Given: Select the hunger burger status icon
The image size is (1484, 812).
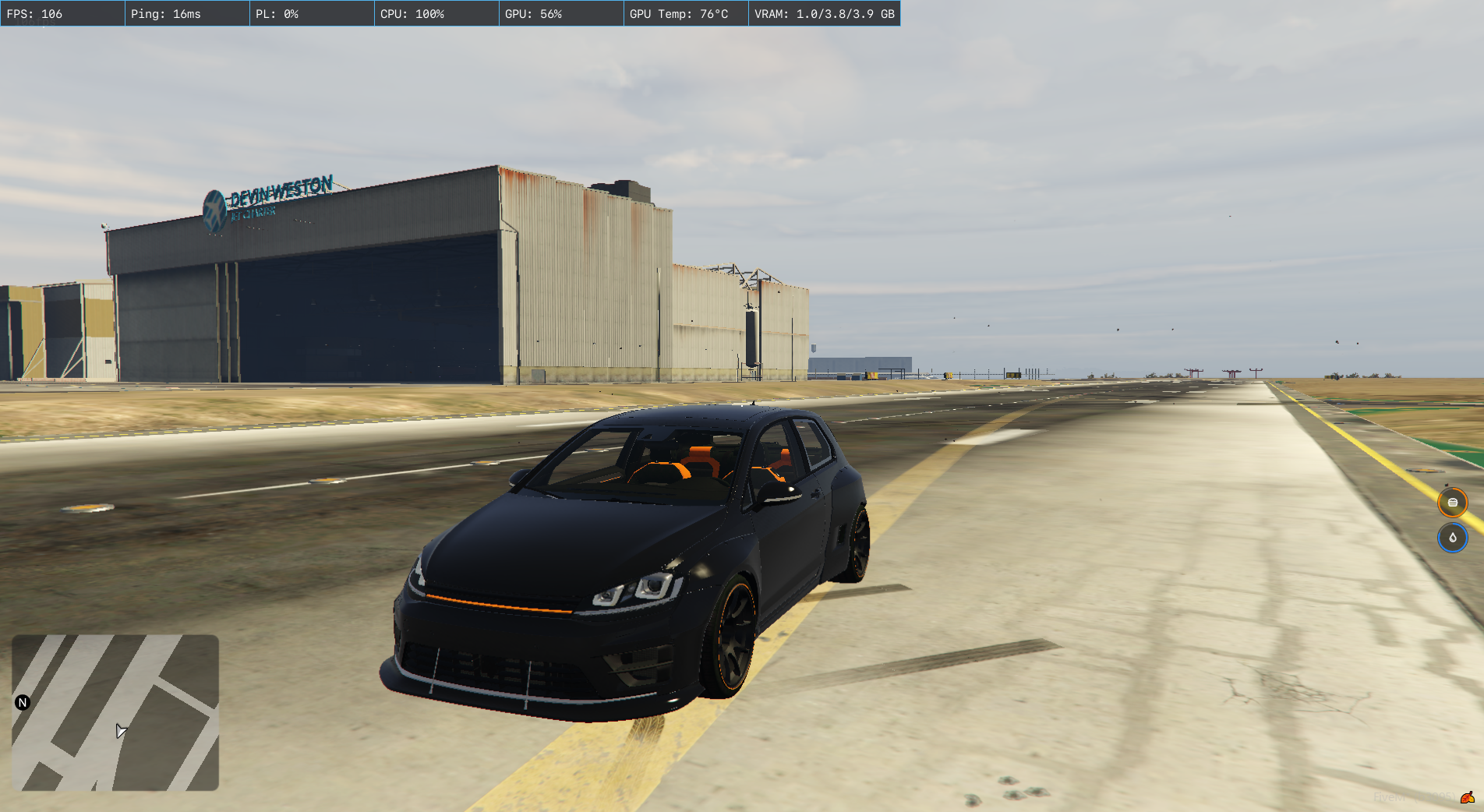Looking at the screenshot, I should [x=1452, y=503].
